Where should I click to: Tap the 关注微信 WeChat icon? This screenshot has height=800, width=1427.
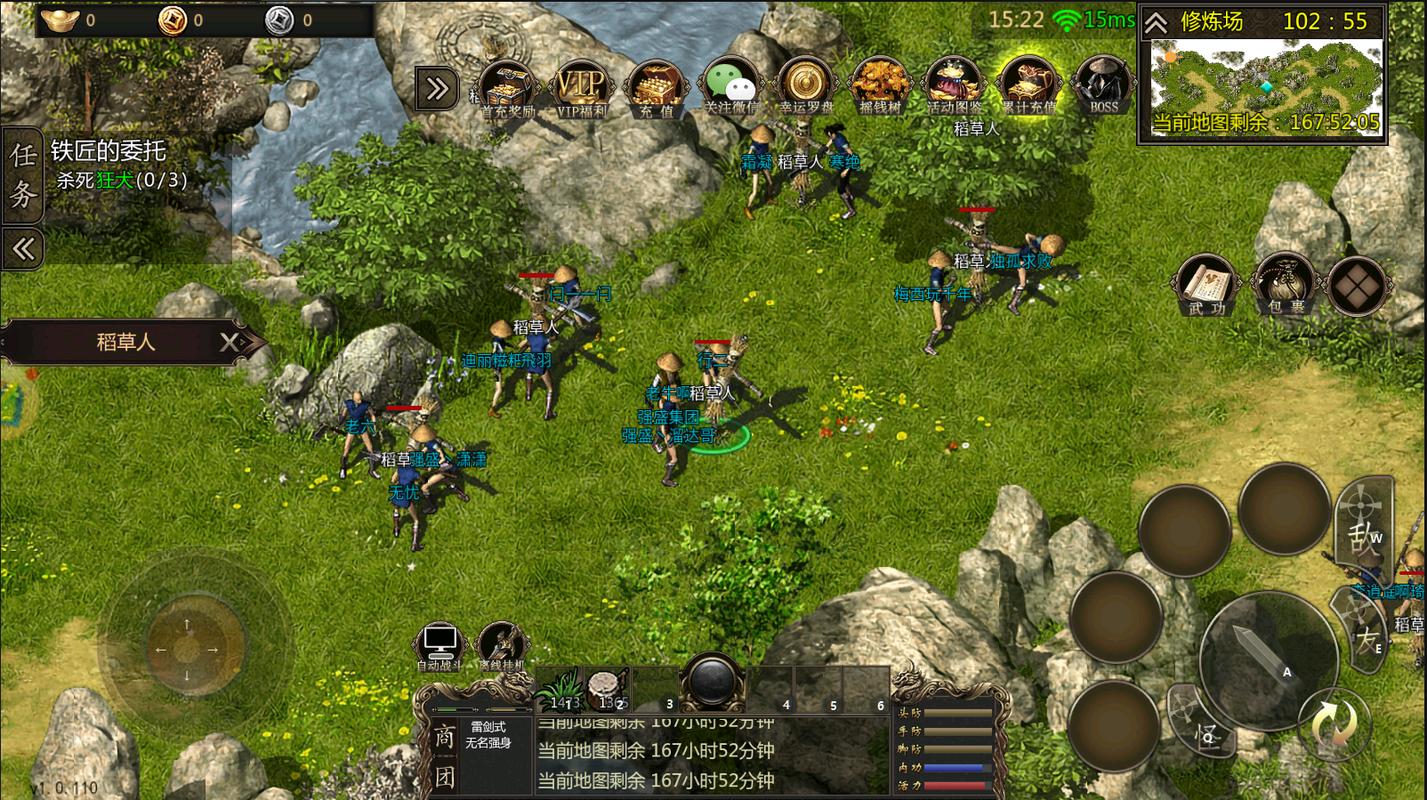pyautogui.click(x=731, y=86)
